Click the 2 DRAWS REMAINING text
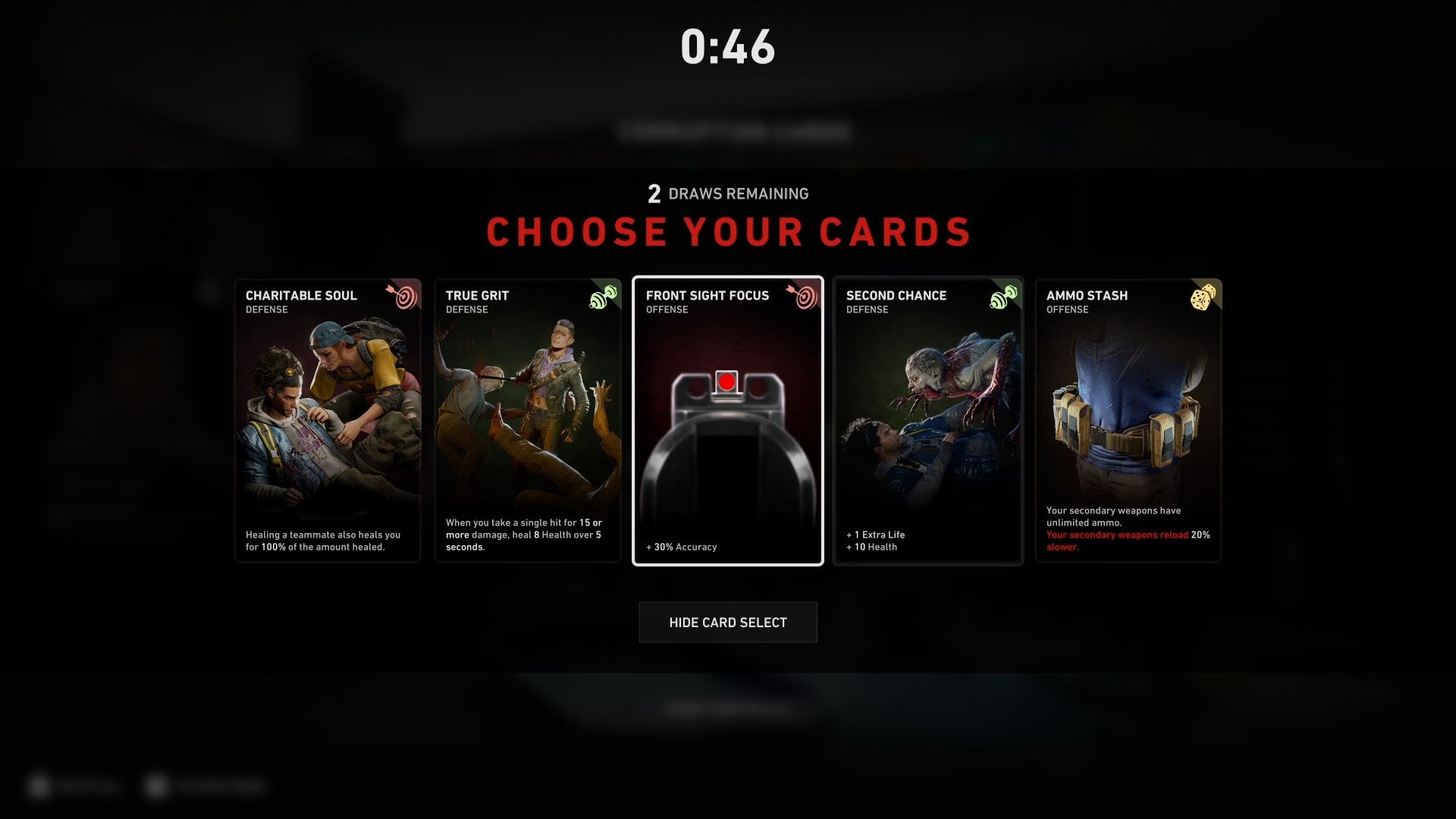This screenshot has width=1456, height=819. [x=727, y=193]
